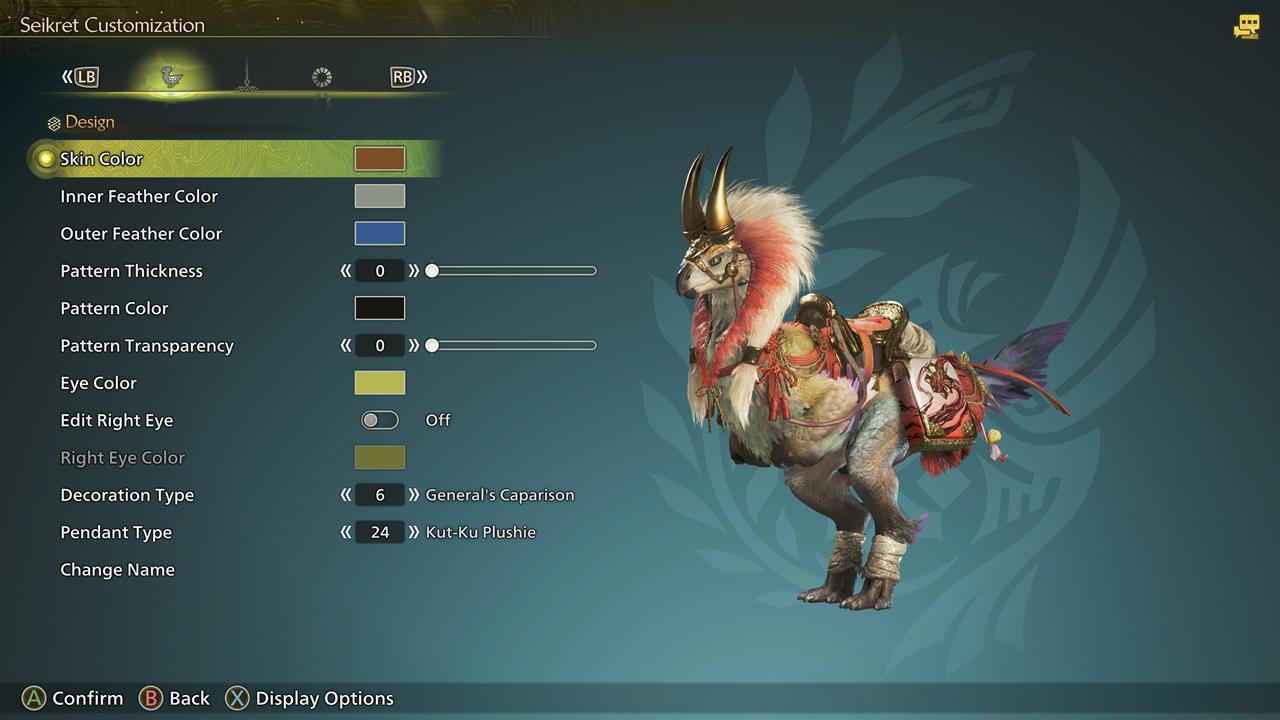Choose the gray Inner Feather Color swatch
Viewport: 1280px width, 720px height.
[x=380, y=196]
